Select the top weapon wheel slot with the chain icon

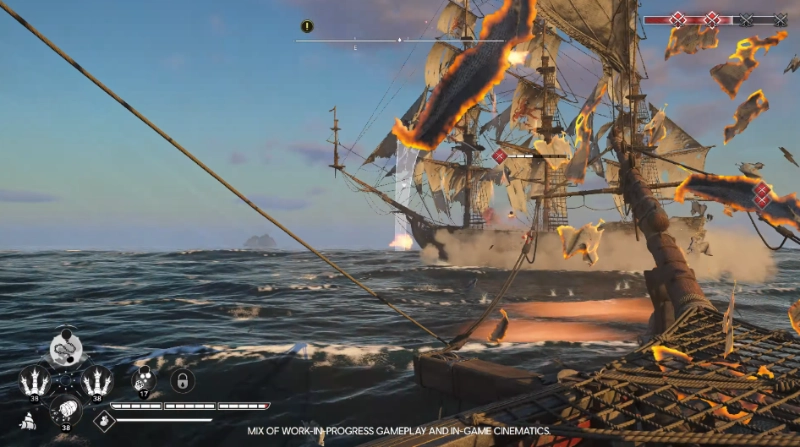[66, 349]
